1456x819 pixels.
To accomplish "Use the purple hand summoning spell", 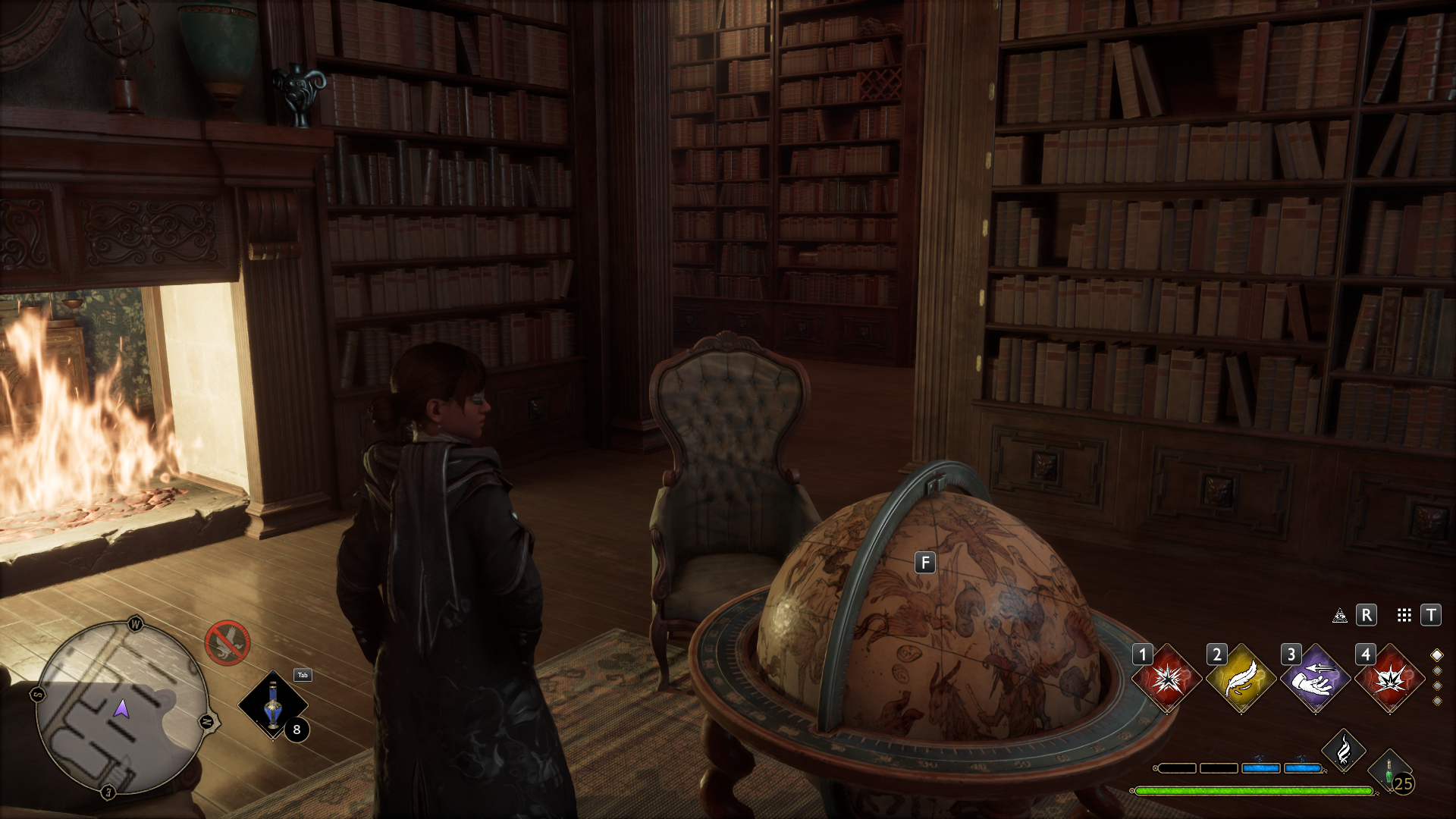I will 1316,679.
